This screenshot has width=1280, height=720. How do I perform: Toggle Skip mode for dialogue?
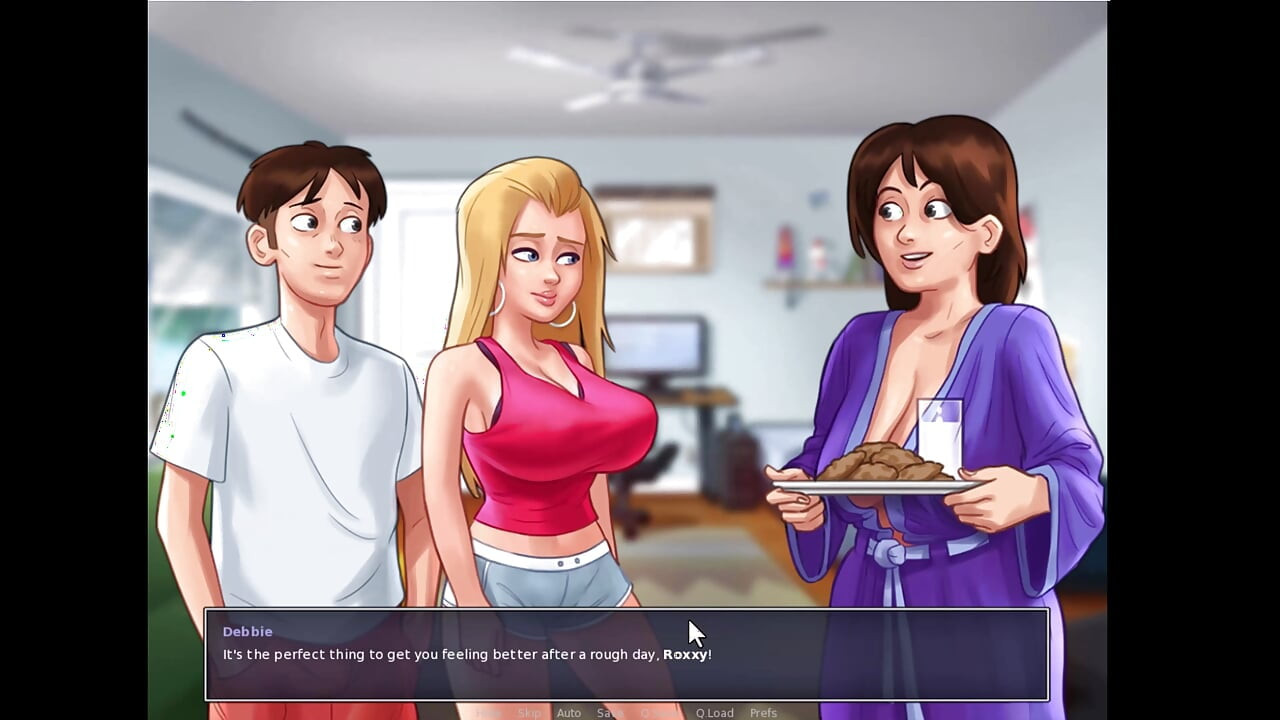point(530,712)
